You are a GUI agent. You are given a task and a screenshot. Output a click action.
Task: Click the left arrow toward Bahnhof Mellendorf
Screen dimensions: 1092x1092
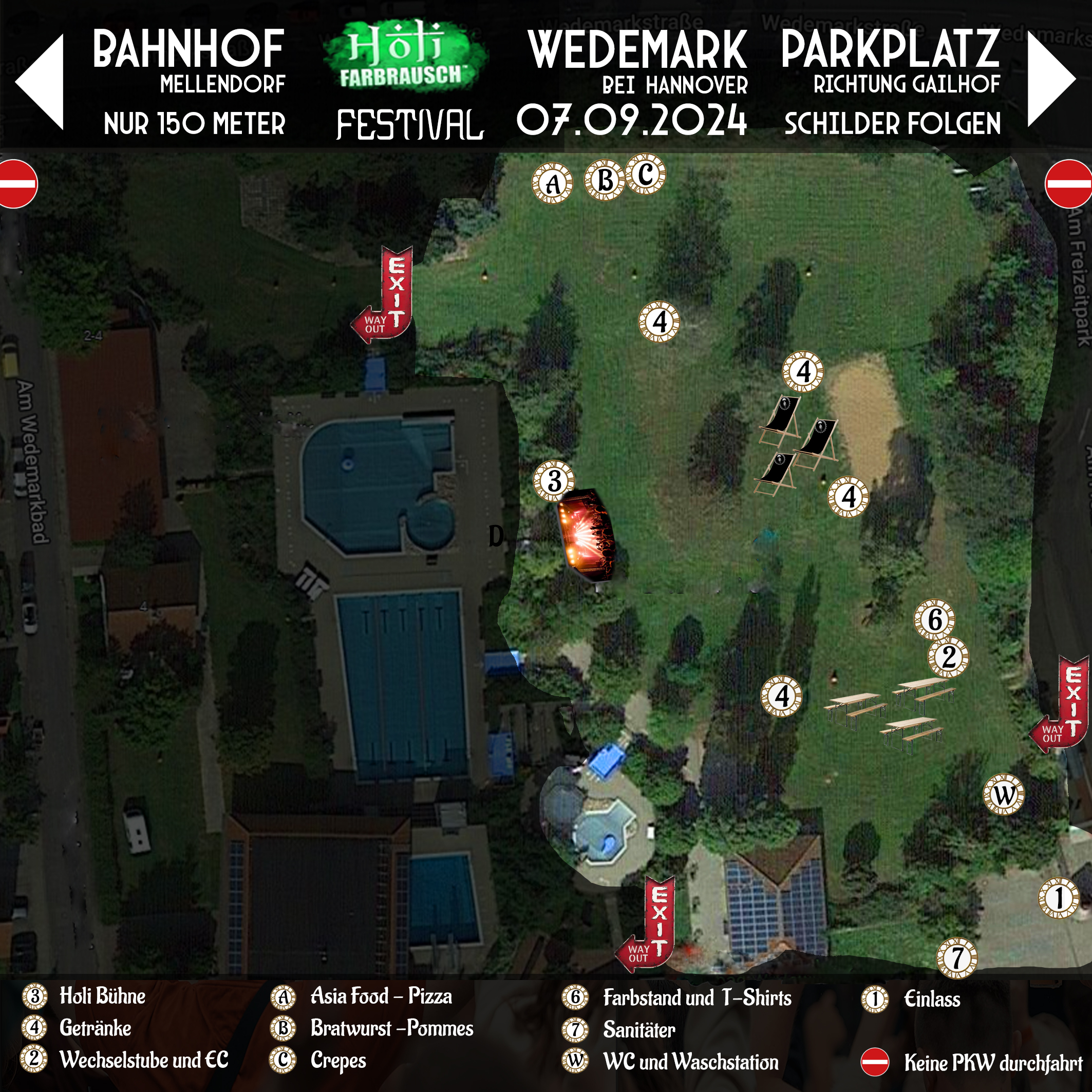click(40, 82)
